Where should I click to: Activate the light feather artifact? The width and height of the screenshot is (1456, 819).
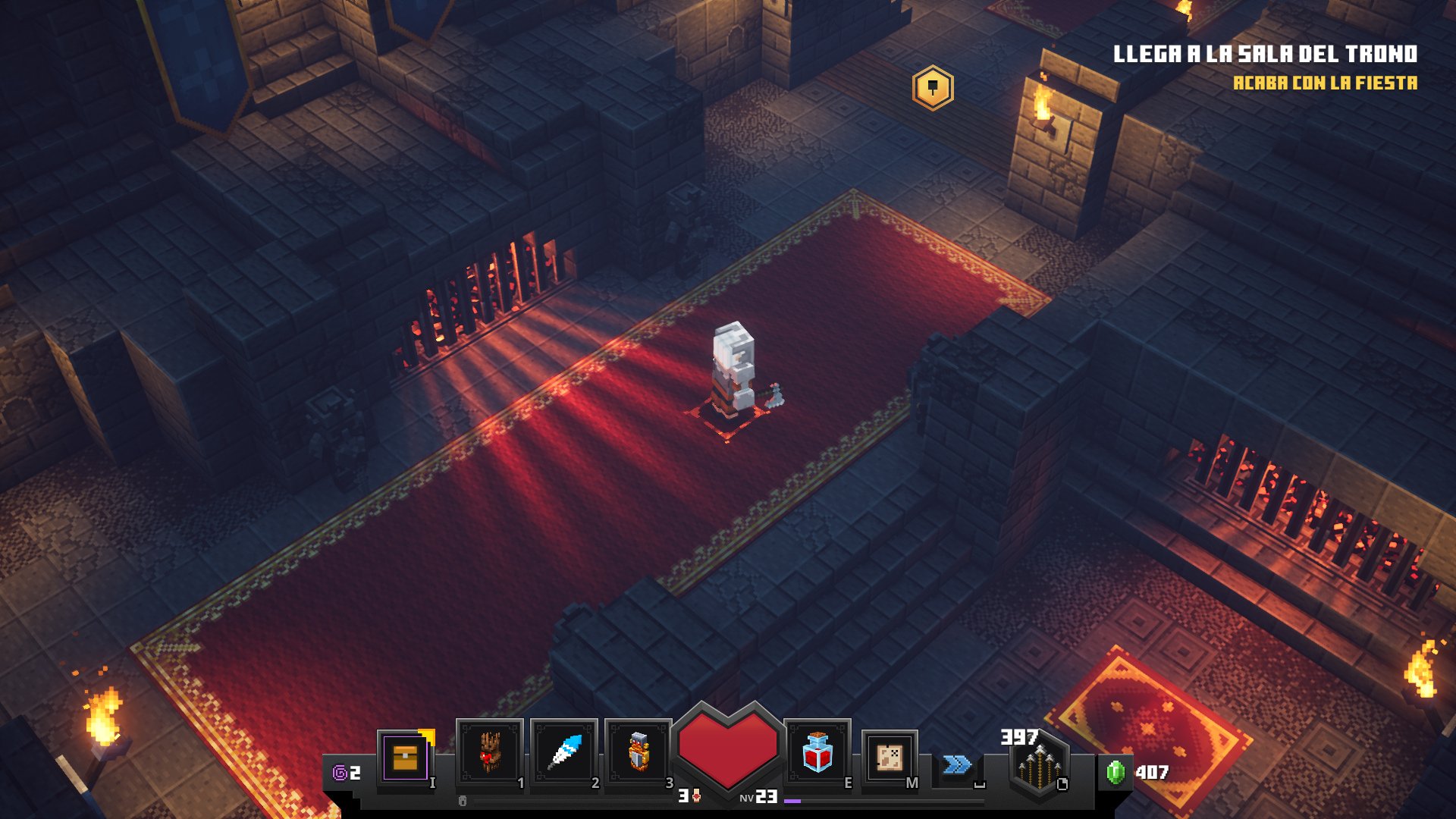(x=564, y=754)
